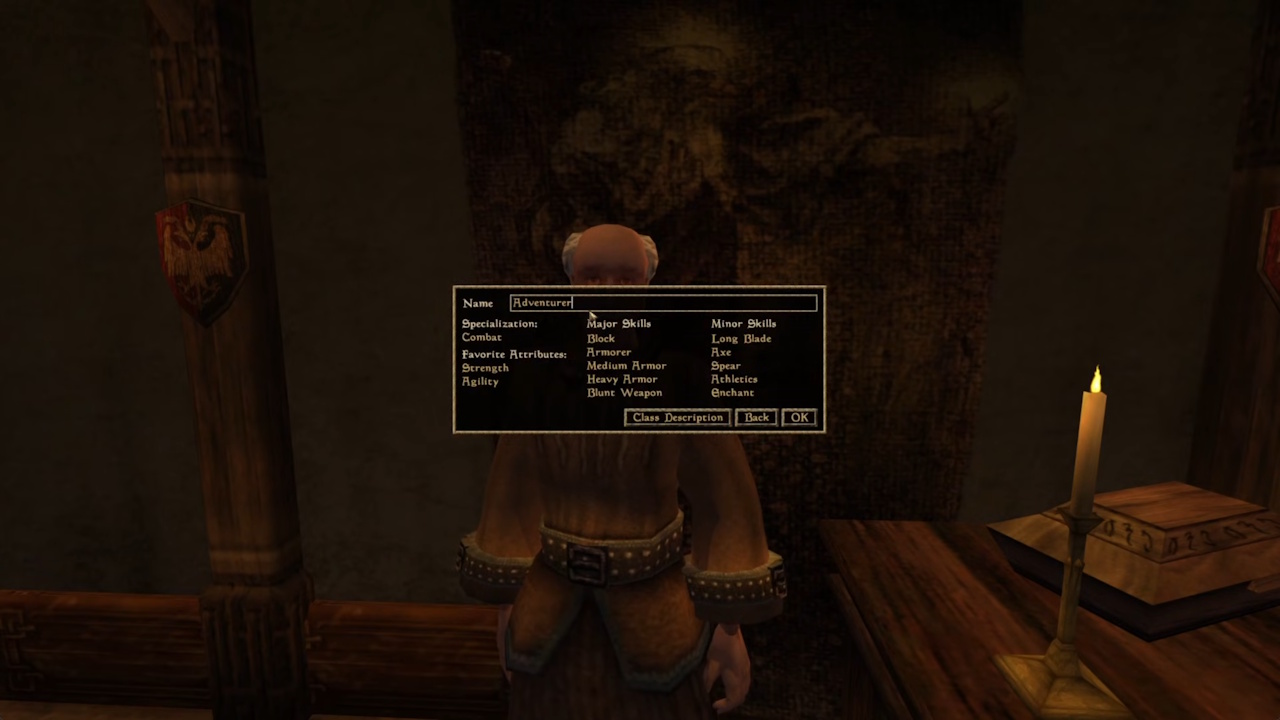The image size is (1280, 720).
Task: Select Long Blade under Minor Skills
Action: click(741, 338)
